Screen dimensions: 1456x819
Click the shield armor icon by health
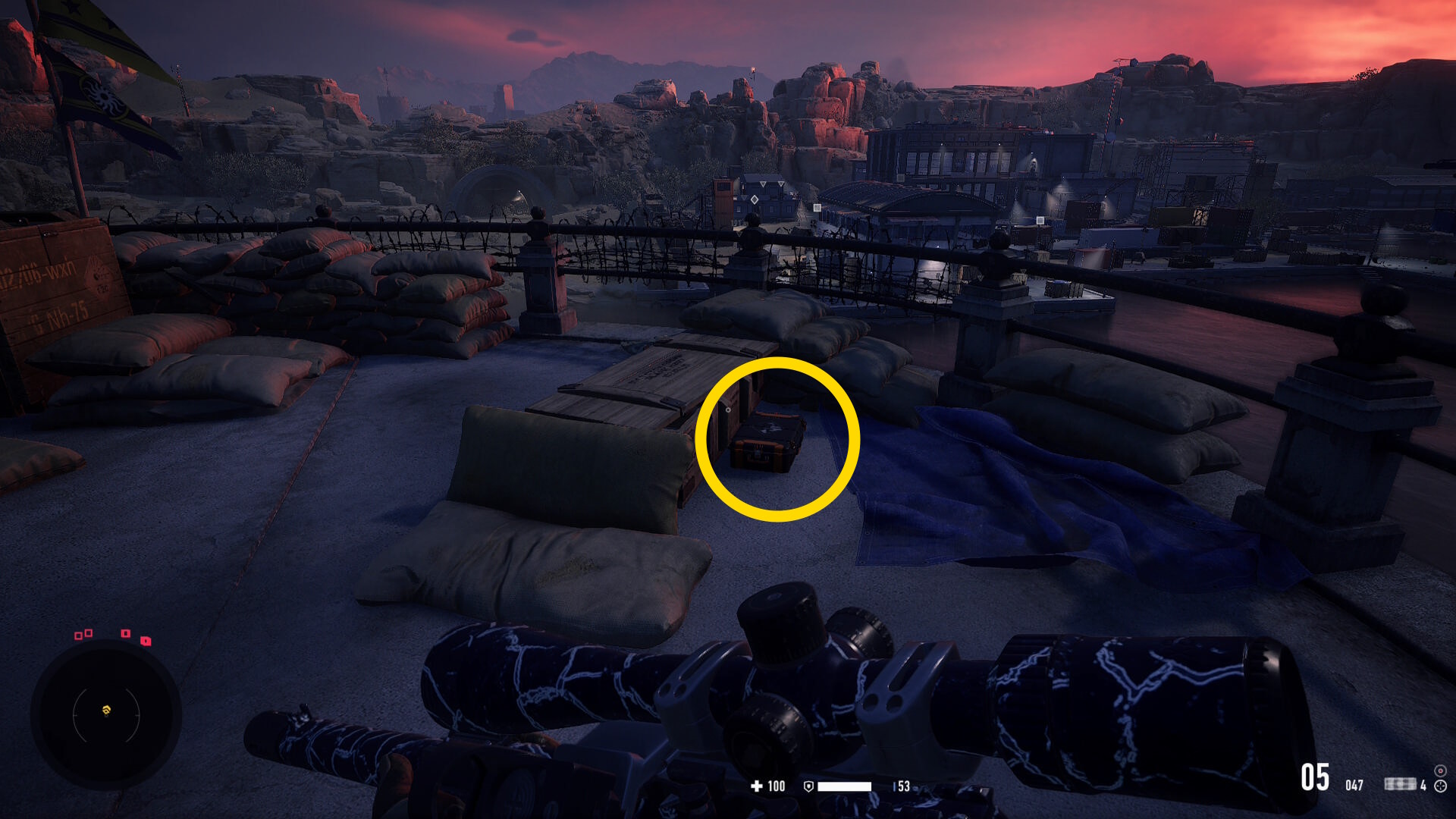808,786
